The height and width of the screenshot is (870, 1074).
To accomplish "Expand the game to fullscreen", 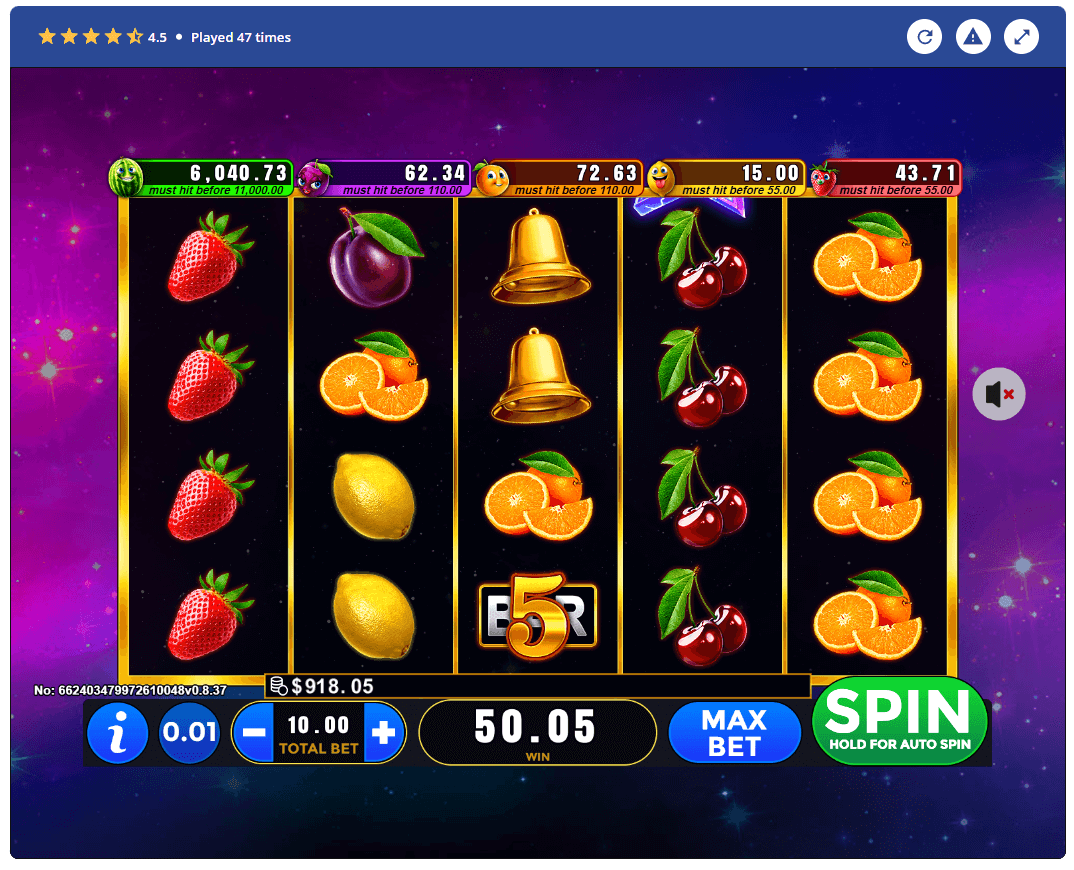I will (1021, 38).
